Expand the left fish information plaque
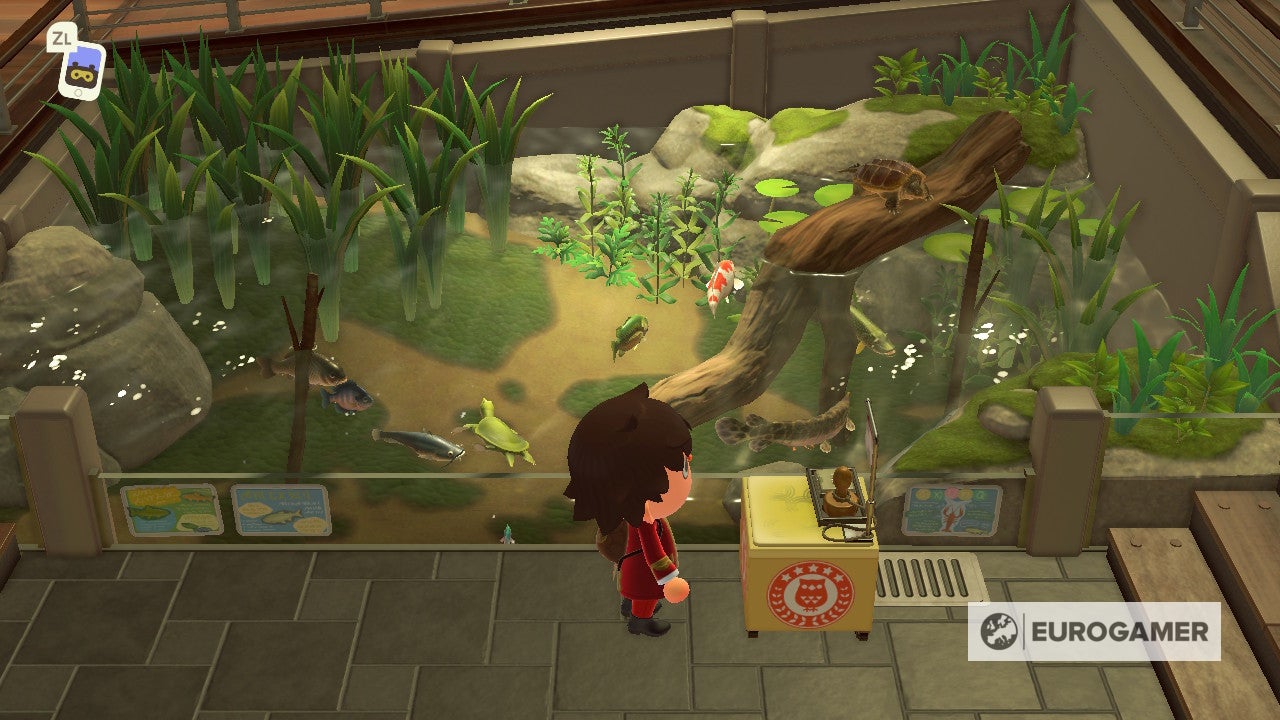This screenshot has width=1280, height=720. point(172,510)
